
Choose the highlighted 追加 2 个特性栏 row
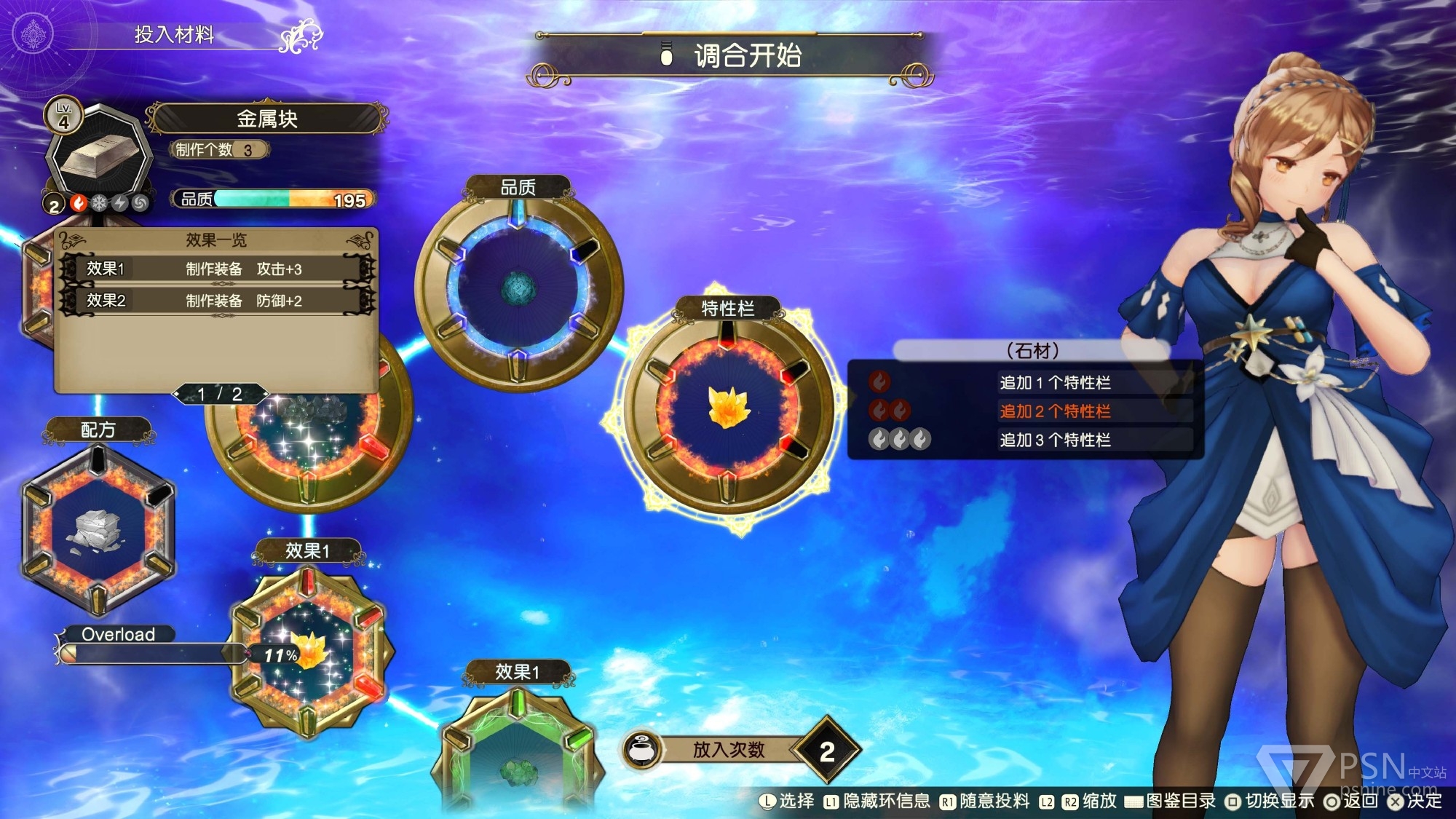1054,411
